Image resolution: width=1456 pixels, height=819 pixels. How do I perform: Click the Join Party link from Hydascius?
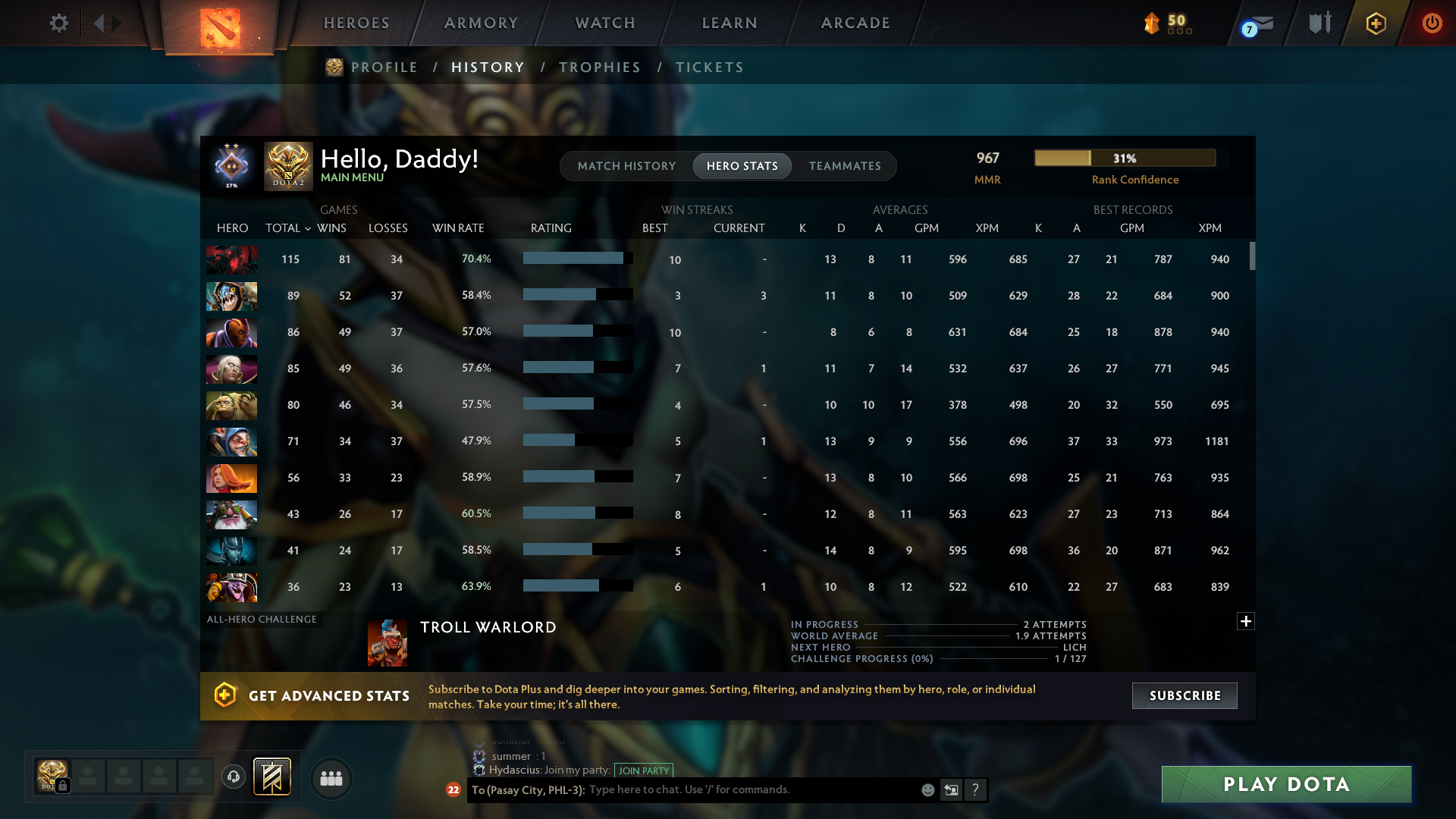coord(644,770)
